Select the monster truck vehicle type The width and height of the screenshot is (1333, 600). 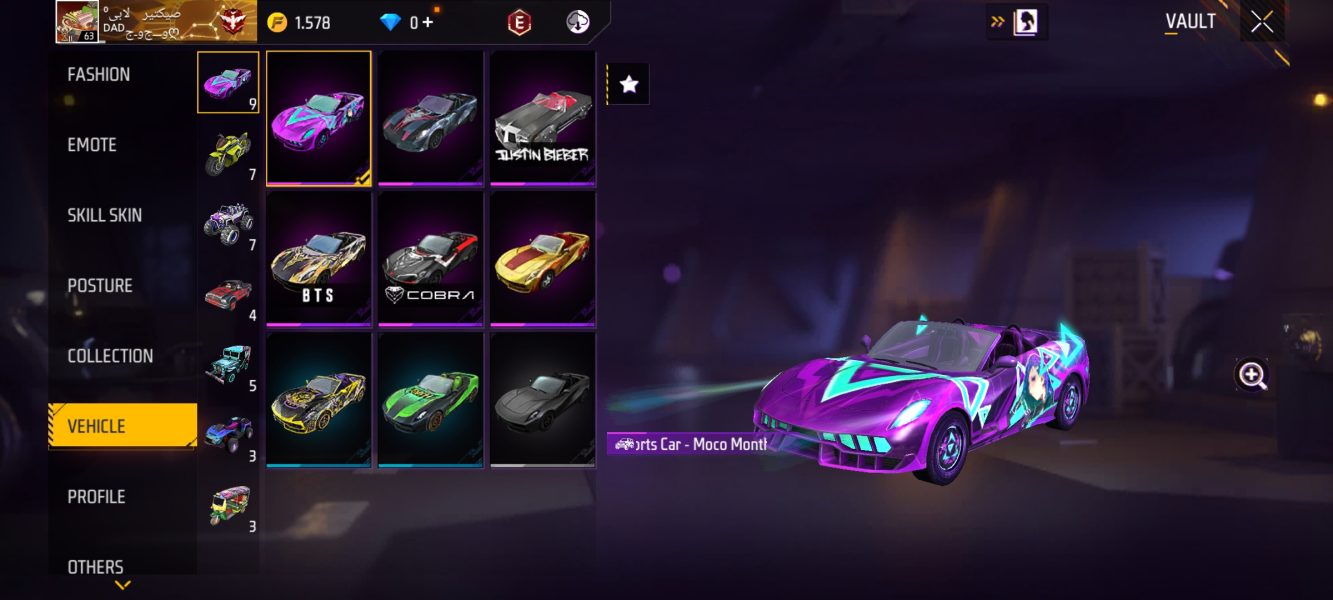click(228, 223)
